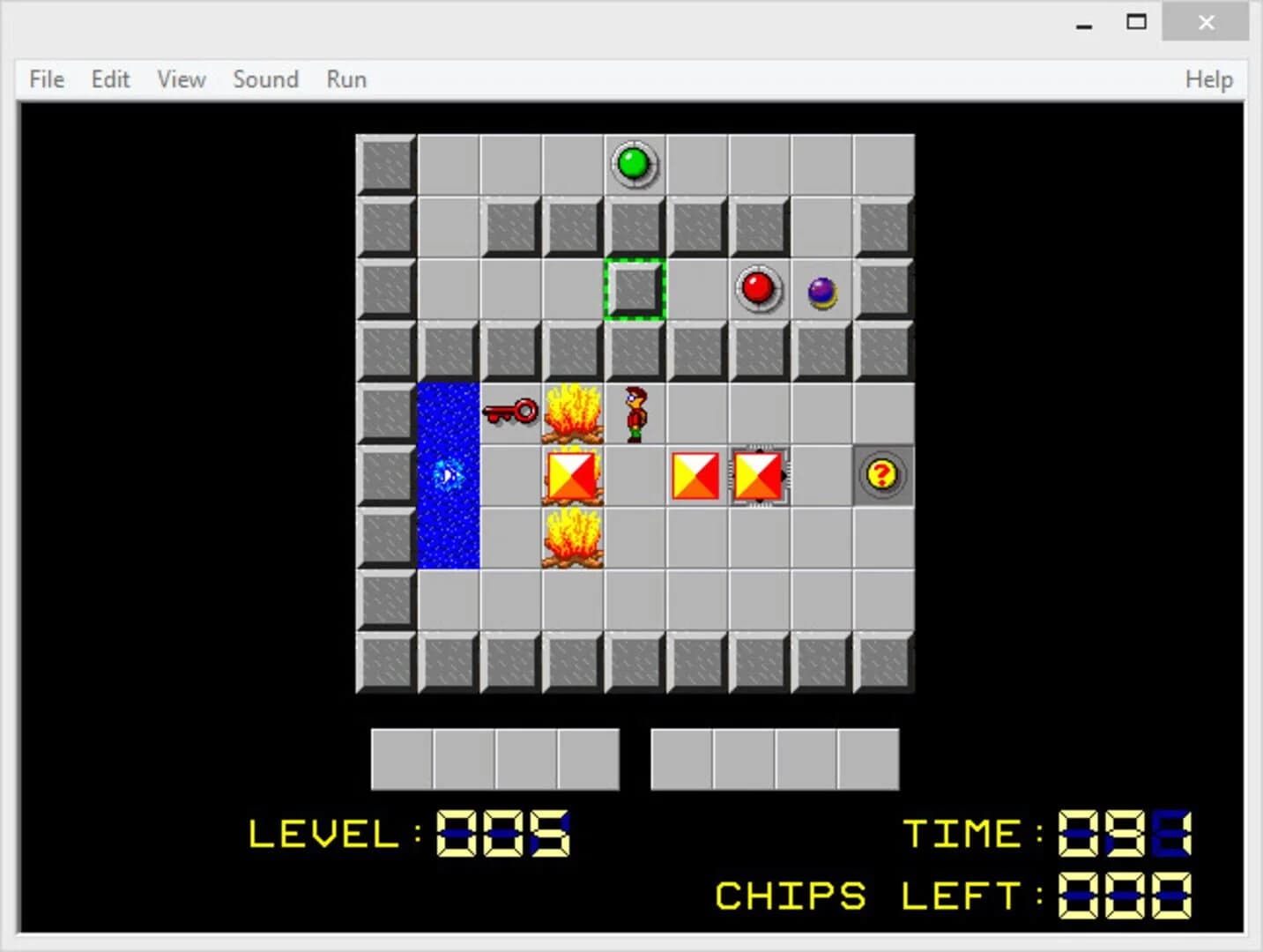This screenshot has width=1263, height=952.
Task: Click the middle force floor tile
Action: pyautogui.click(x=695, y=475)
